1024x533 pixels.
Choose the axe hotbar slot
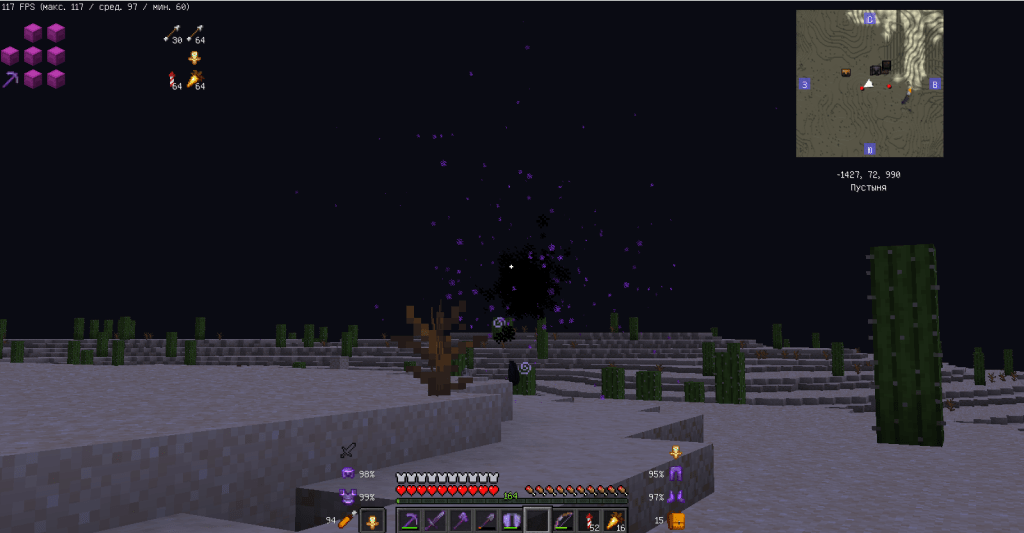click(x=460, y=520)
